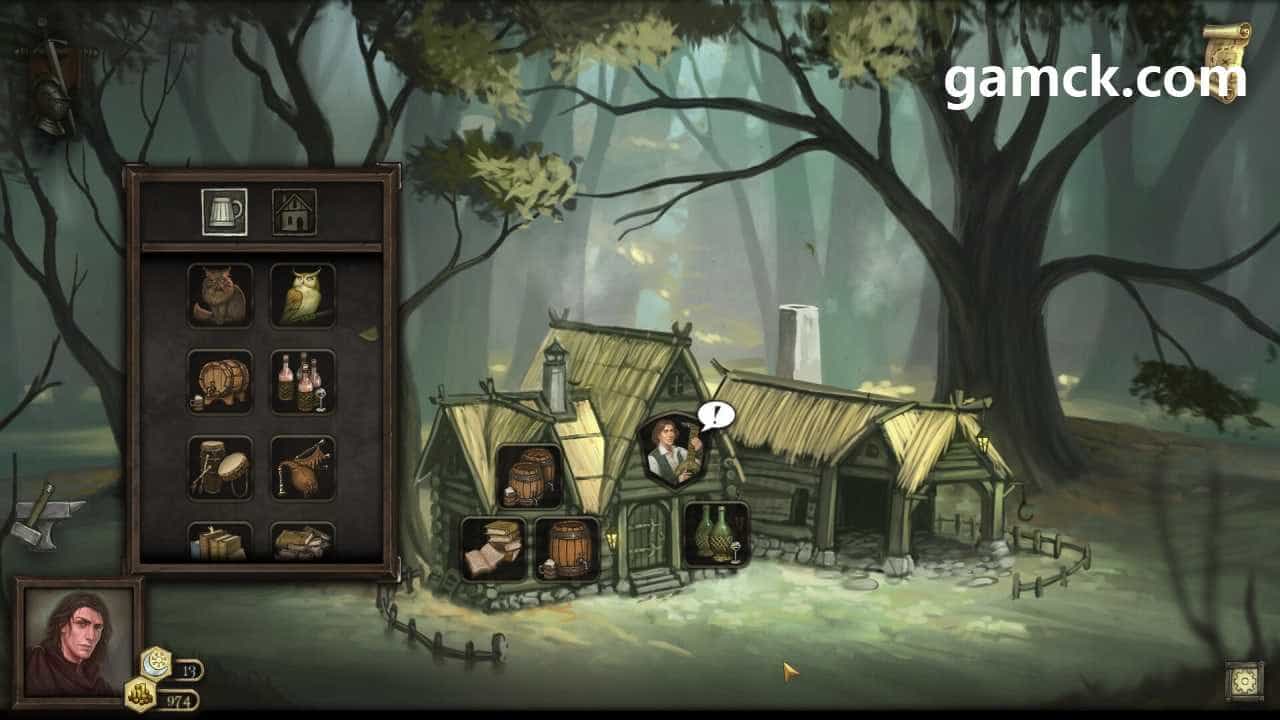Select the pink wine bottles item
Viewport: 1280px width, 720px height.
click(302, 381)
